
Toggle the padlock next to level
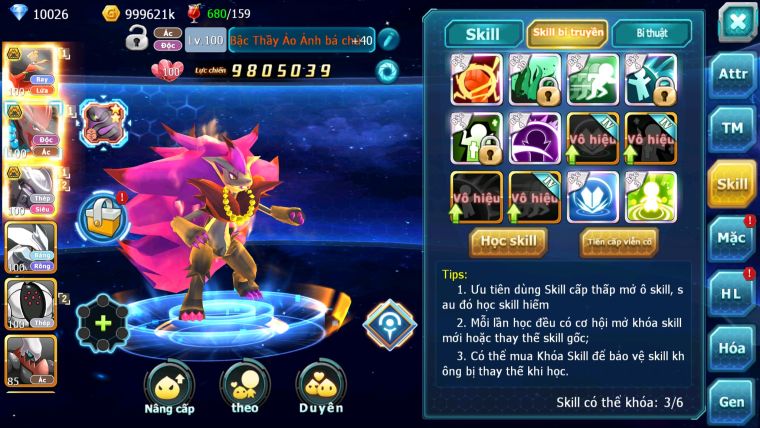pos(136,39)
